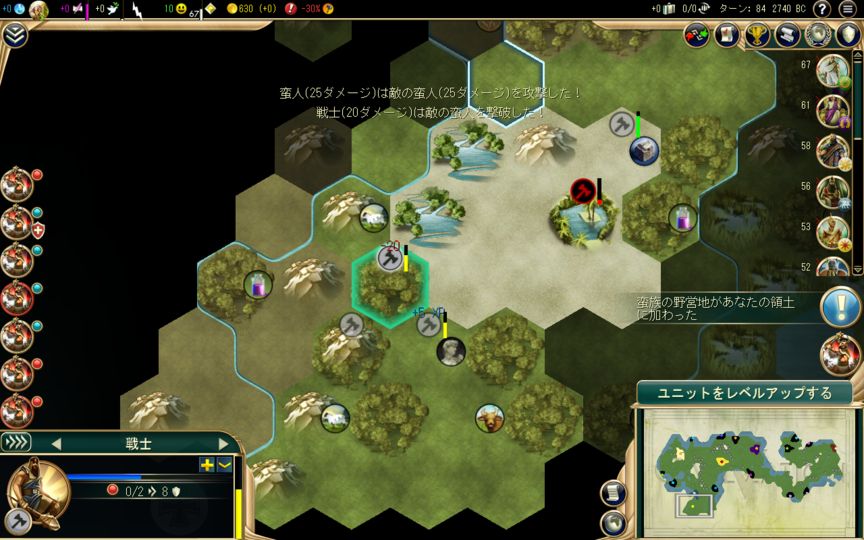Click the yellow chevron button in unit panel
The width and height of the screenshot is (864, 540).
click(224, 464)
